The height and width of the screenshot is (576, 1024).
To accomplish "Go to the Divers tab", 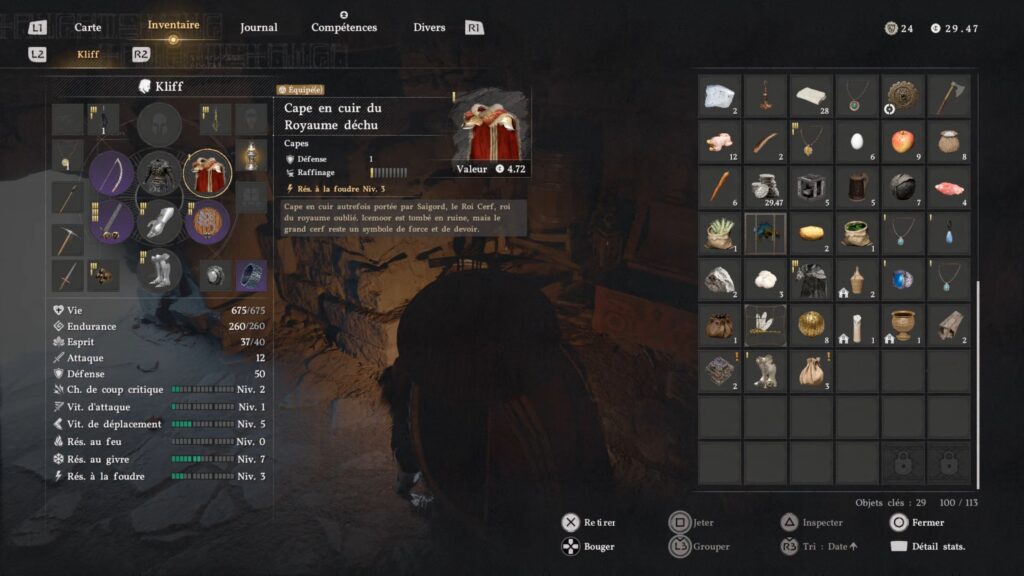I will tap(429, 27).
